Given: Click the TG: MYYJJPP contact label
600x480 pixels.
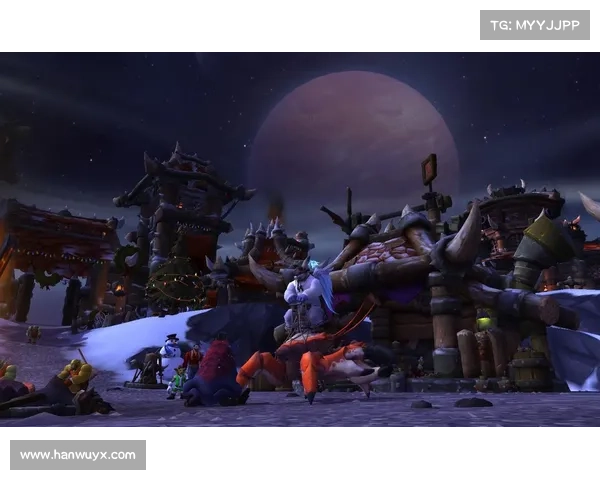Looking at the screenshot, I should [x=535, y=24].
